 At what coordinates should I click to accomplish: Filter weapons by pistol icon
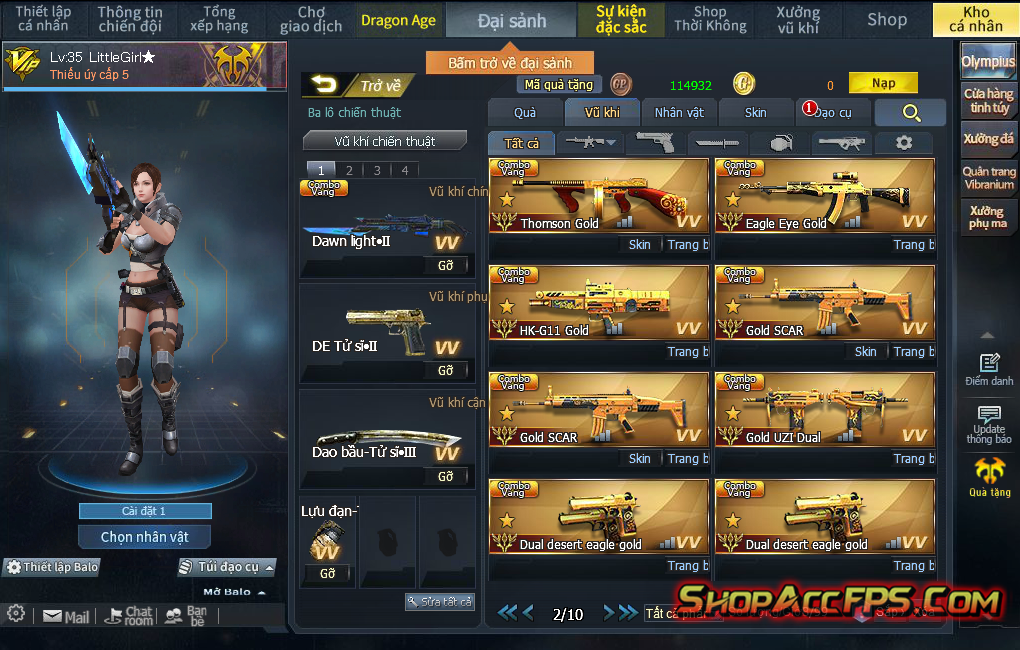tap(657, 143)
